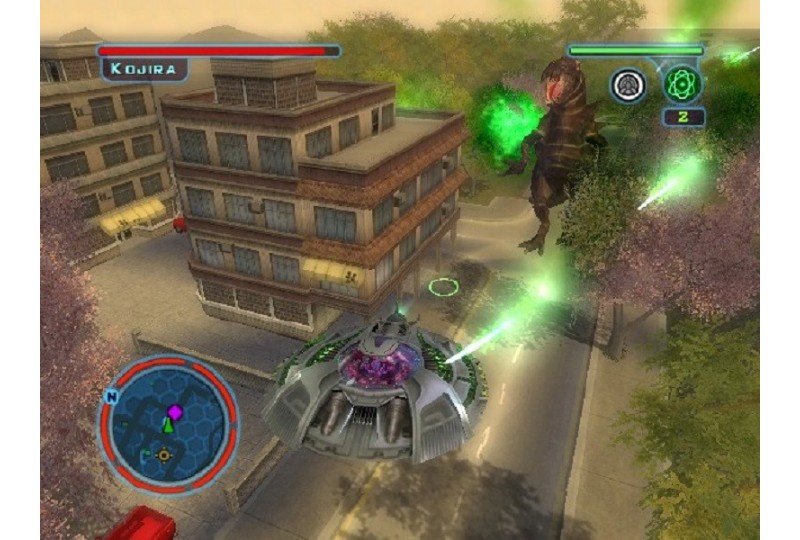Click the green player arrow on the minimap
This screenshot has height=540, width=800.
[x=169, y=427]
